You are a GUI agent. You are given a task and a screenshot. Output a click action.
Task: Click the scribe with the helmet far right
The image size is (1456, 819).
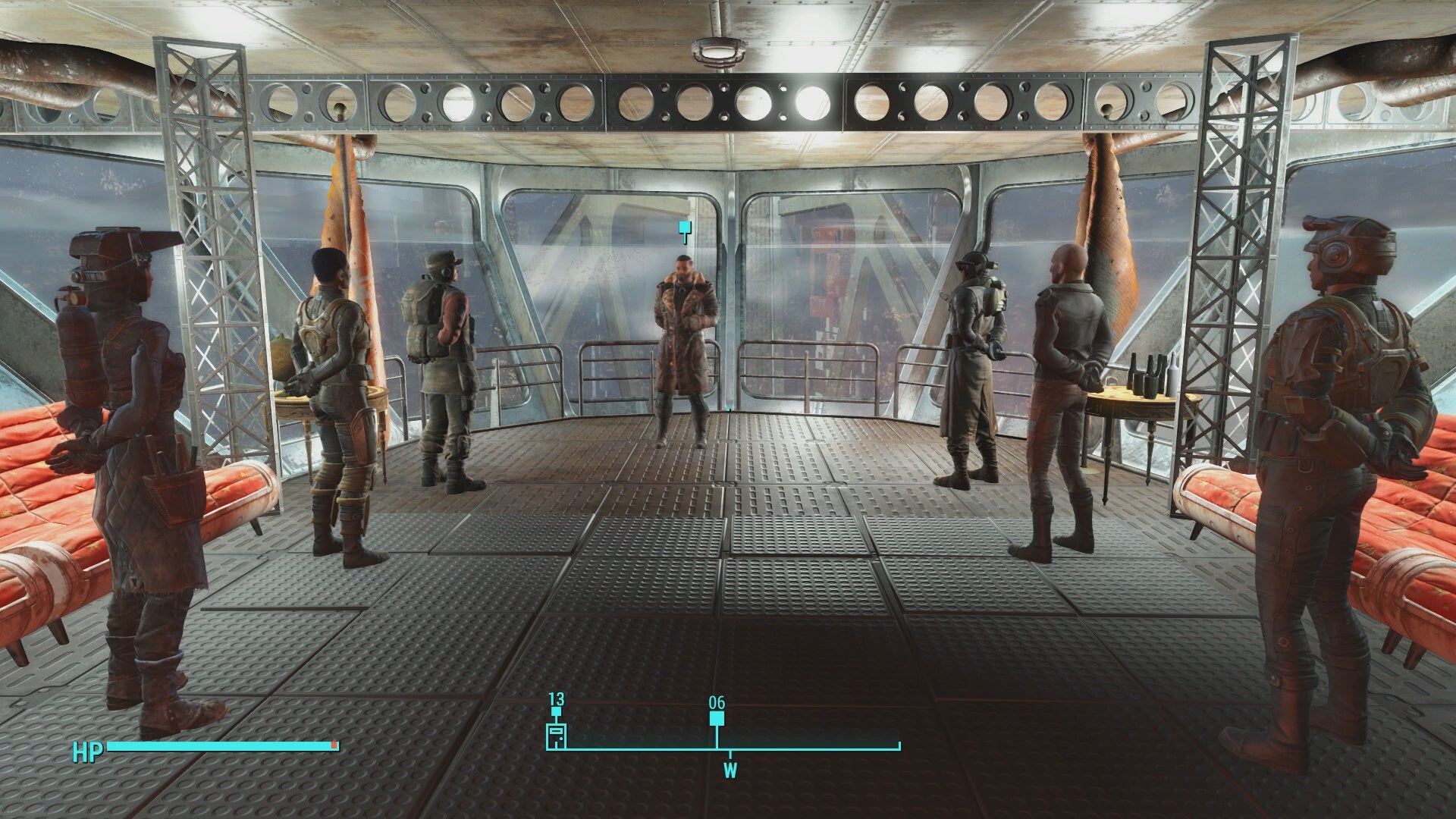(x=1350, y=379)
